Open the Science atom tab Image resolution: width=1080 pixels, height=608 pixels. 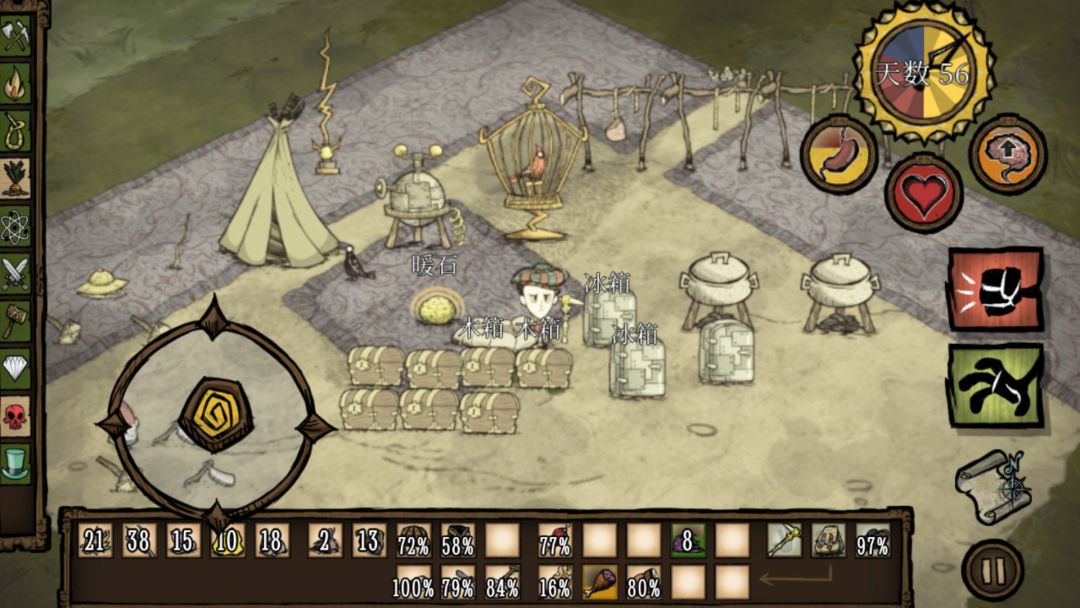tap(16, 224)
